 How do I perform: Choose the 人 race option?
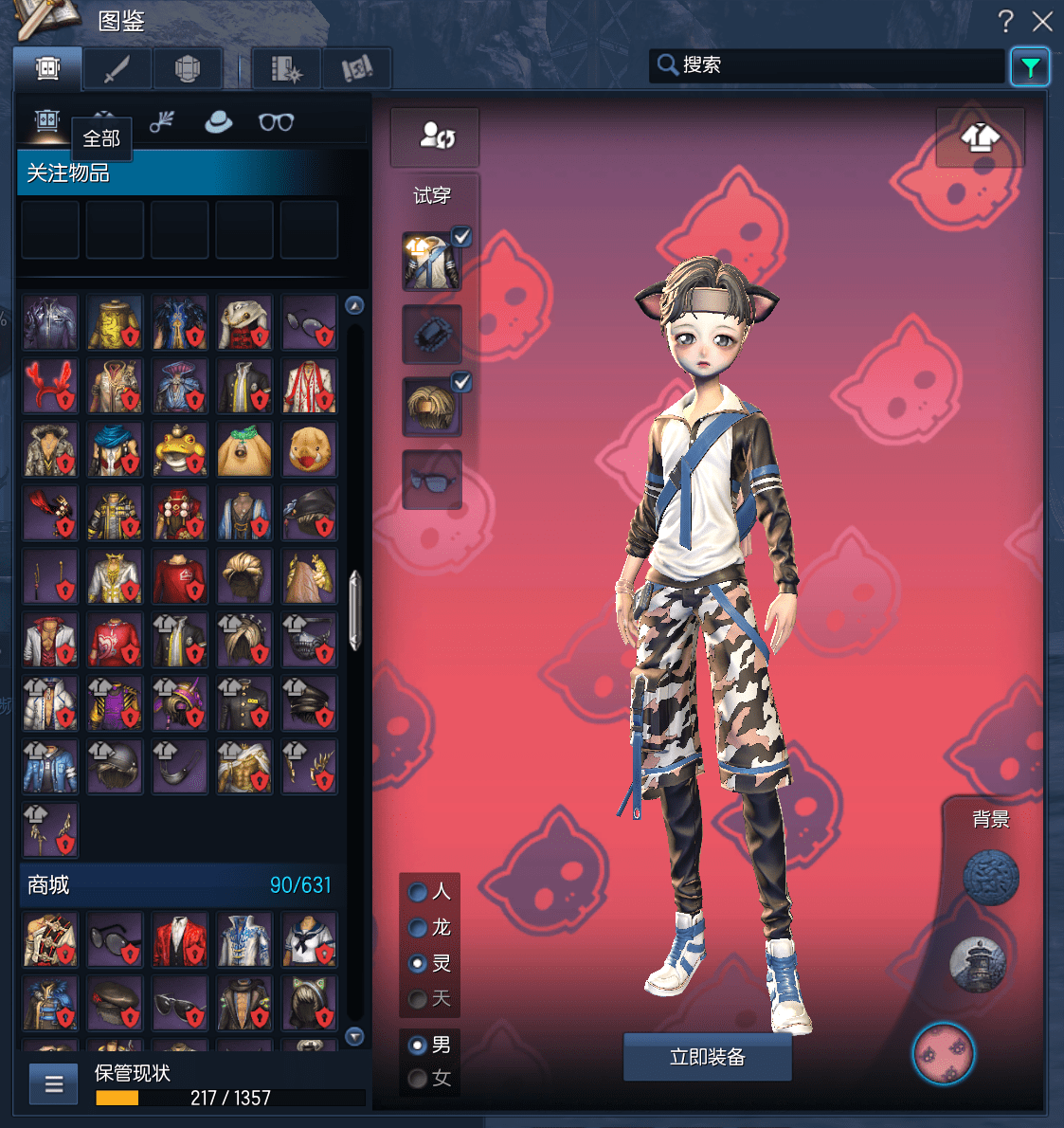click(418, 892)
